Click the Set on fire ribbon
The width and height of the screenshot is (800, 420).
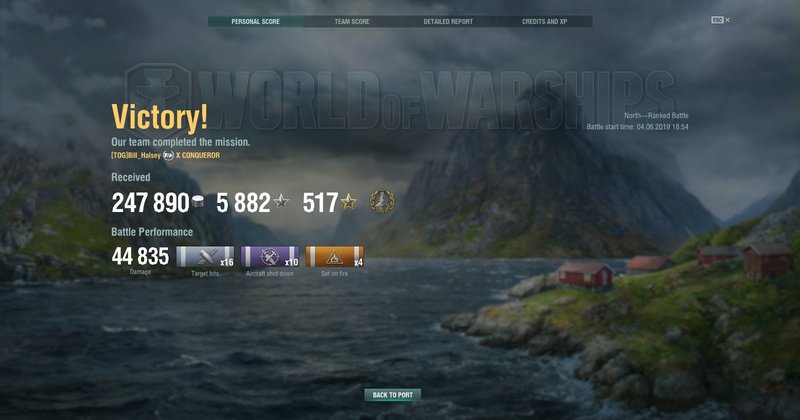[x=334, y=257]
